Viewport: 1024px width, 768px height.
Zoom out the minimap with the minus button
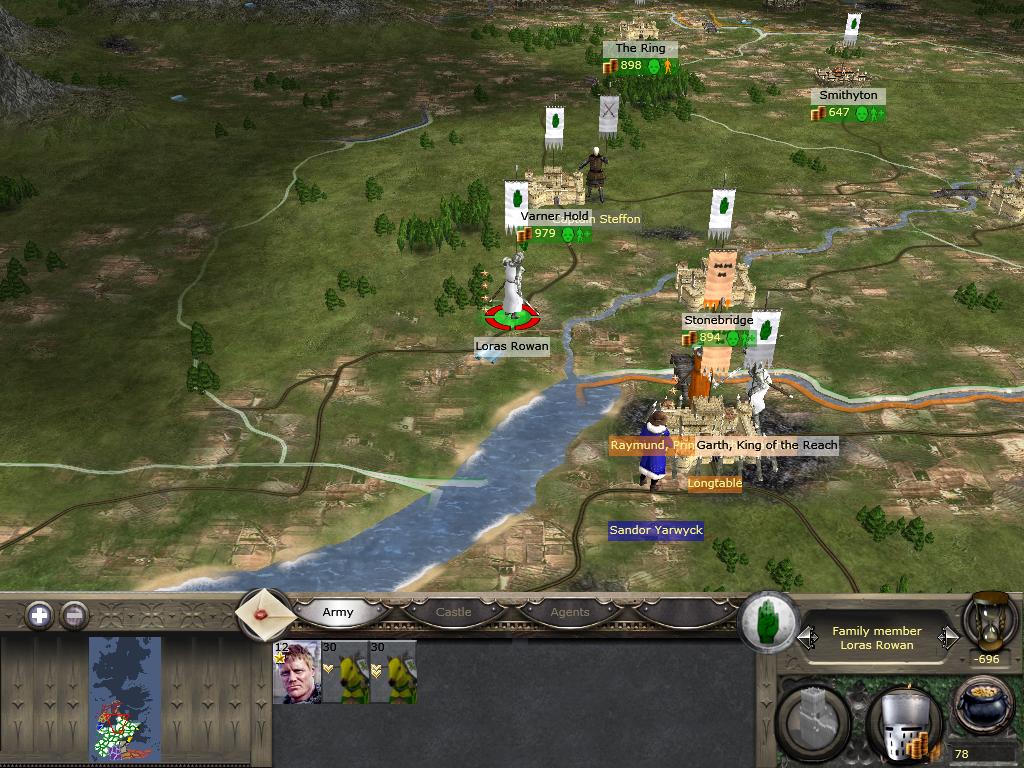point(74,615)
